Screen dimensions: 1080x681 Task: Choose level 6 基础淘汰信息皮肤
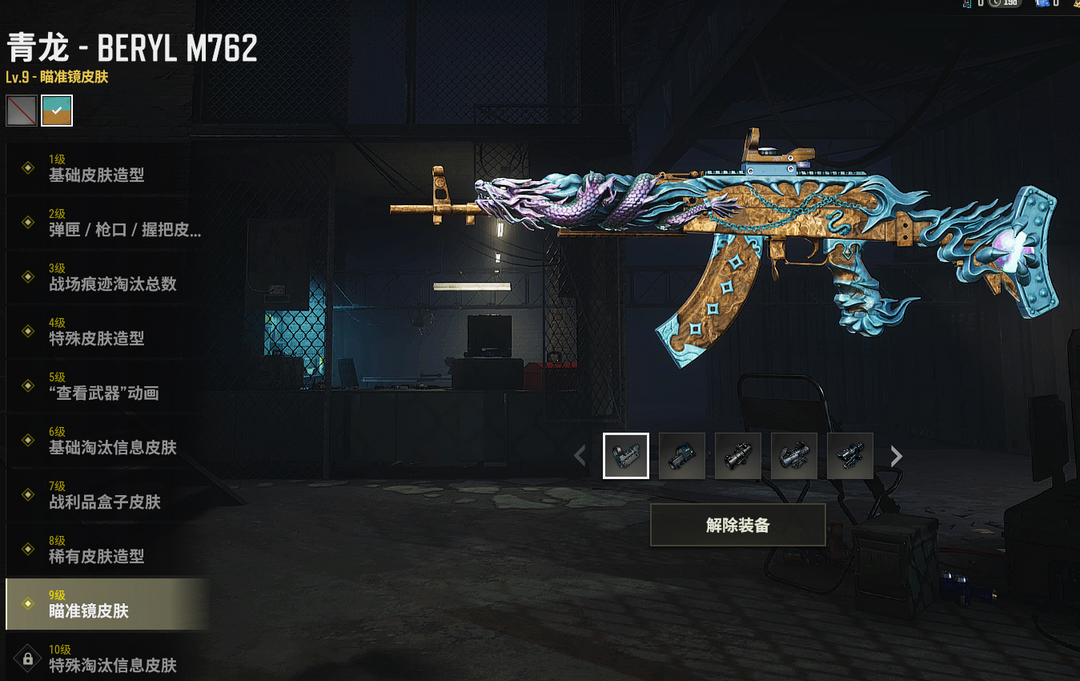click(x=105, y=441)
